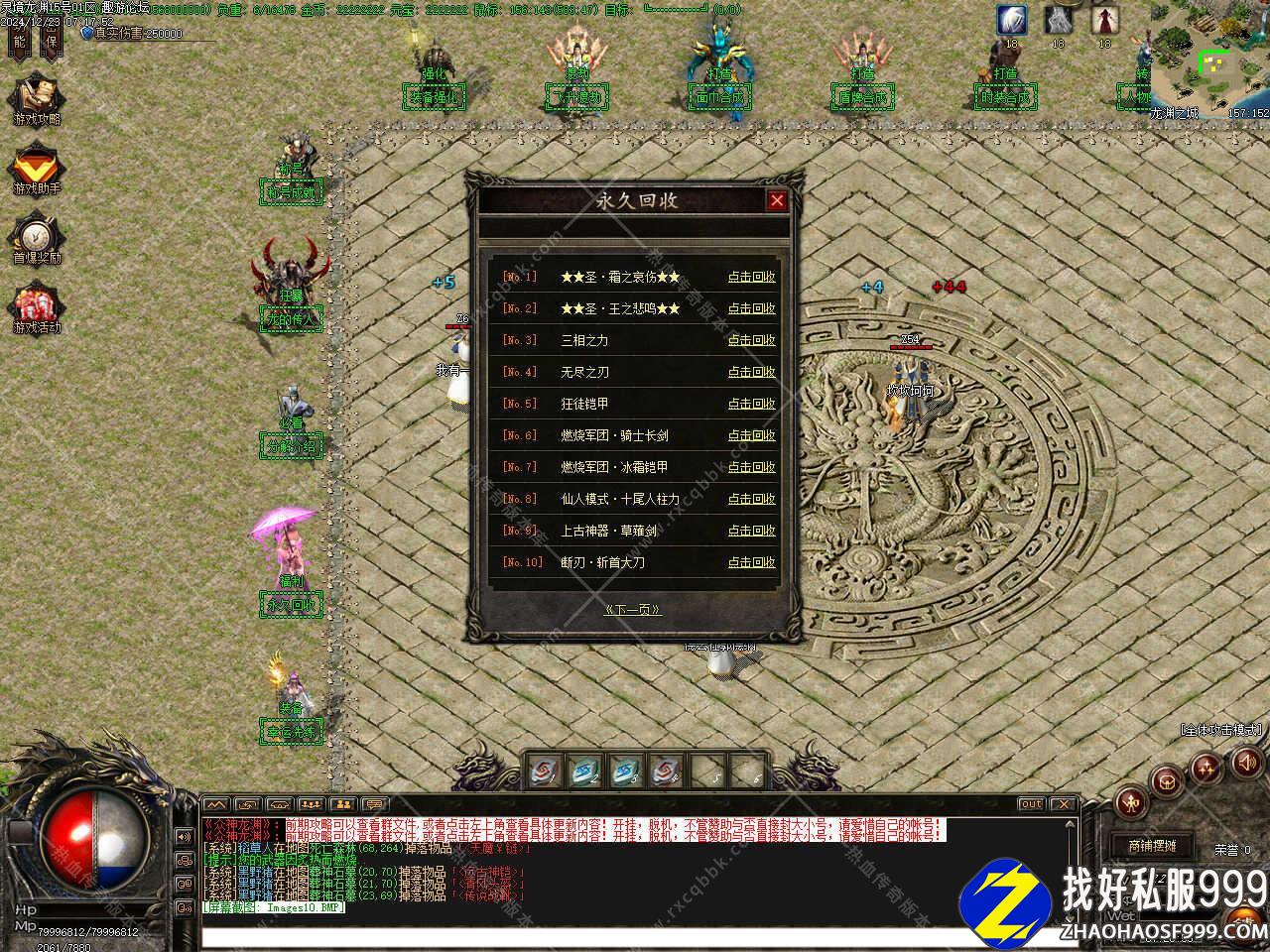The height and width of the screenshot is (952, 1270).
Task: Recycle the 断刃·斩首大刀 entry
Action: pyautogui.click(x=751, y=562)
